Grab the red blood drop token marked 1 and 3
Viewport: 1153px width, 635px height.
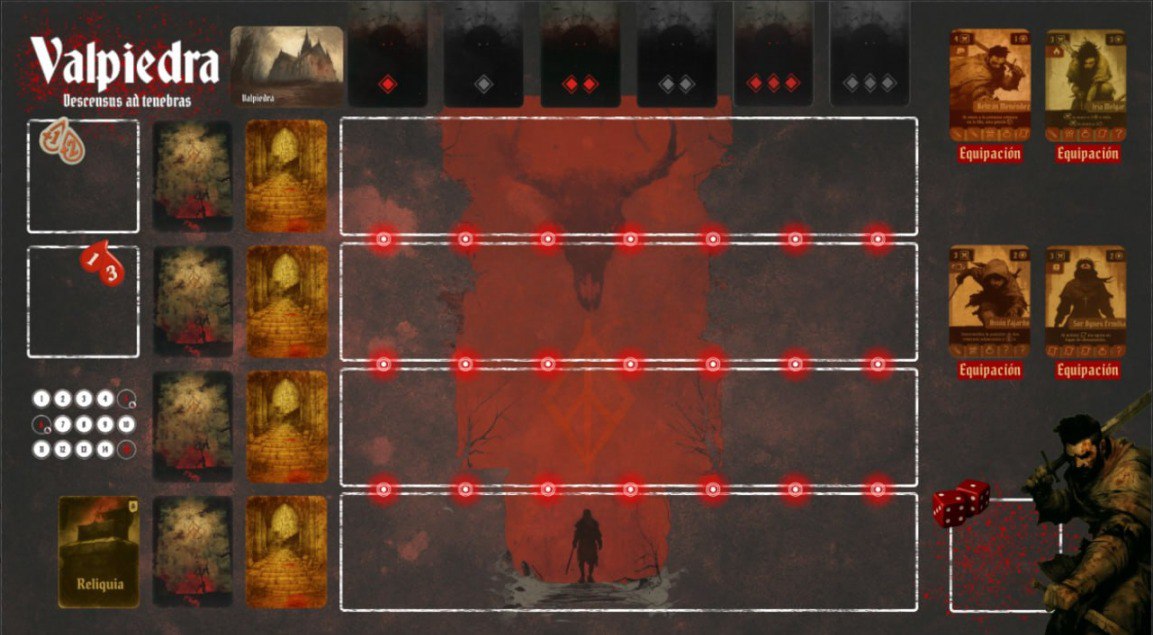point(103,263)
